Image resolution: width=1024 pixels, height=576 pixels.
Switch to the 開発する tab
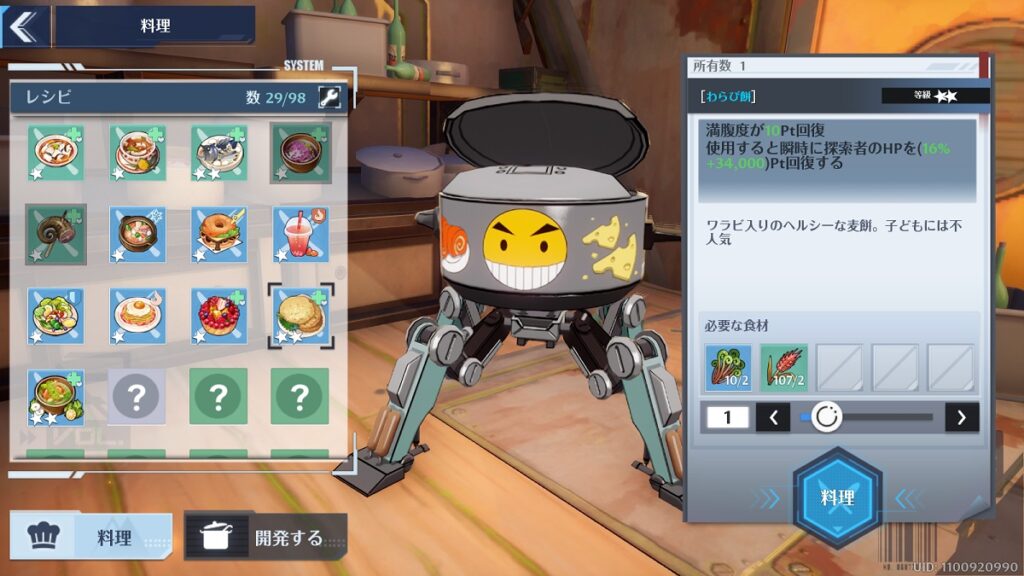coord(266,537)
